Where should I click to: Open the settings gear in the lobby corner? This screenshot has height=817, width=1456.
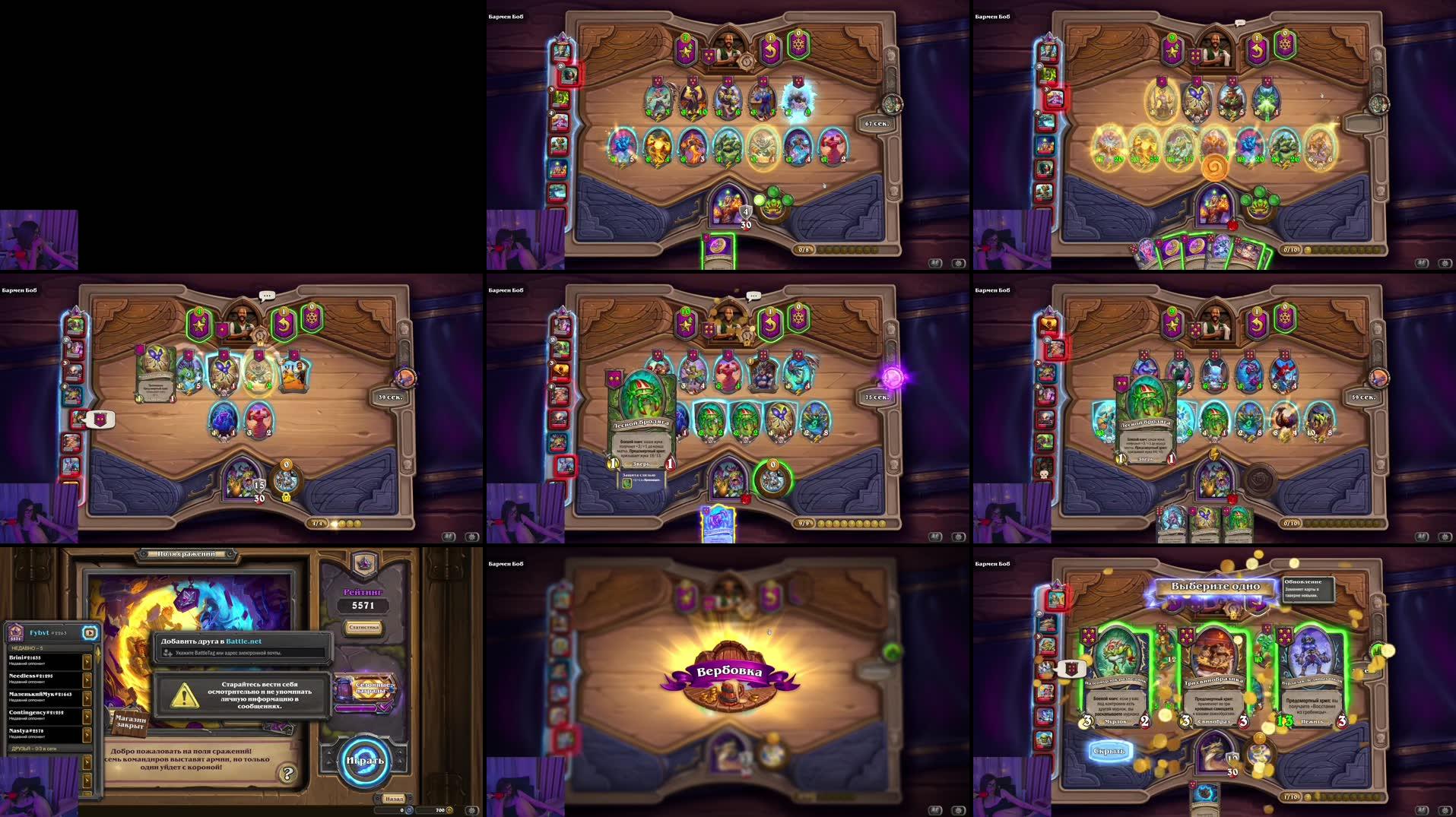(473, 810)
